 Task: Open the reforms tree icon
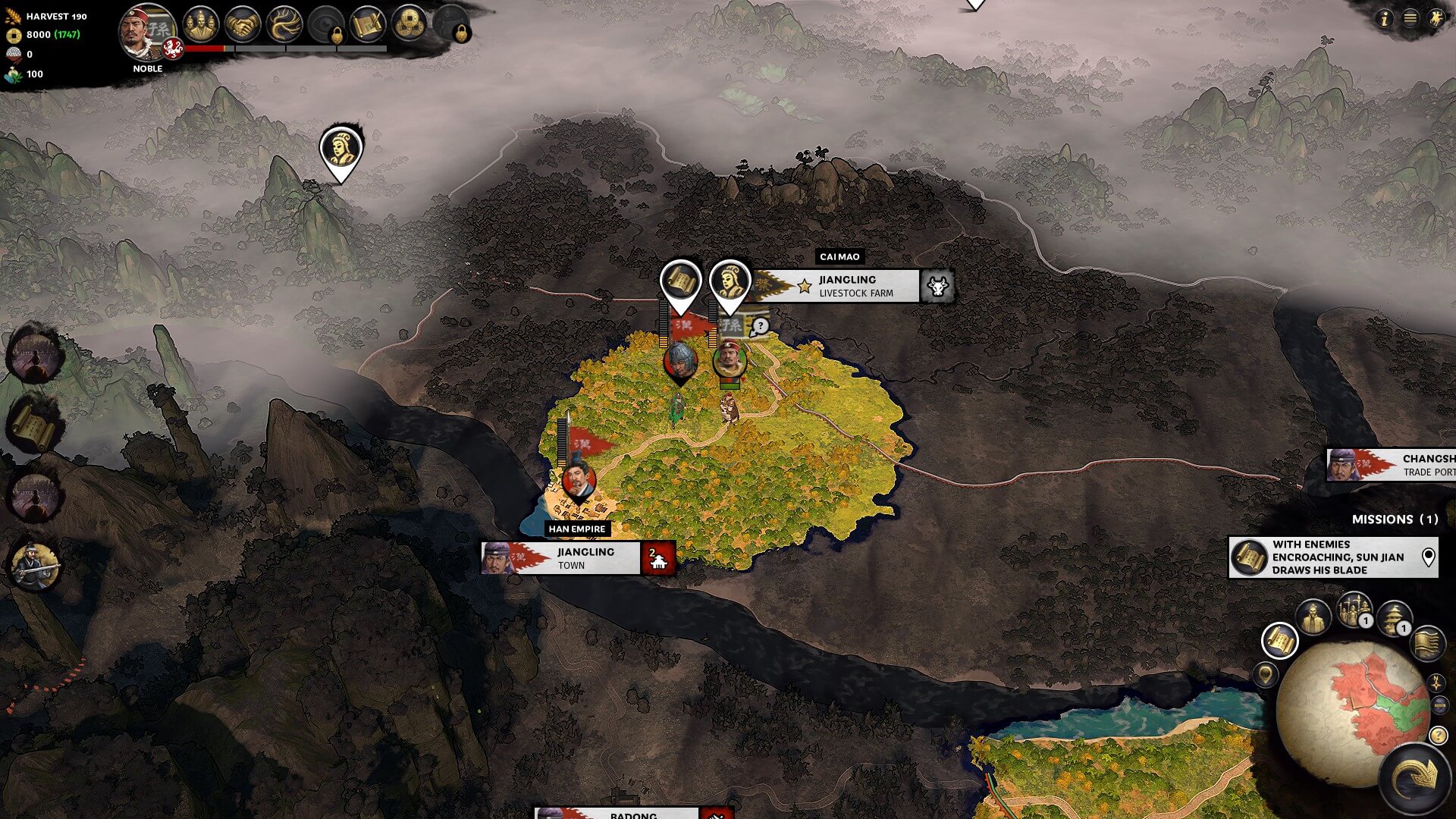tap(285, 24)
